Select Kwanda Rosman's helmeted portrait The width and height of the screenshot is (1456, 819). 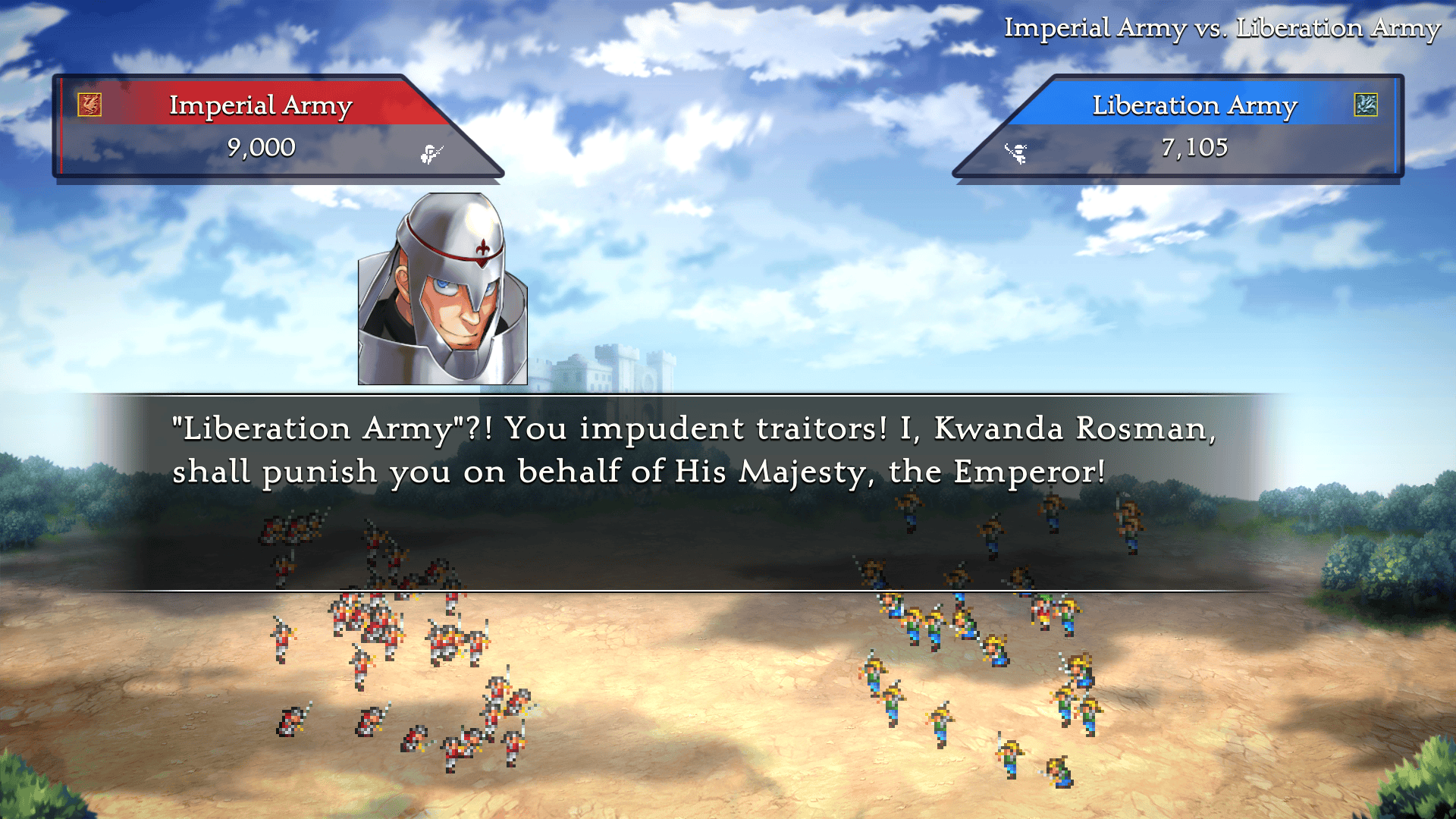click(443, 289)
